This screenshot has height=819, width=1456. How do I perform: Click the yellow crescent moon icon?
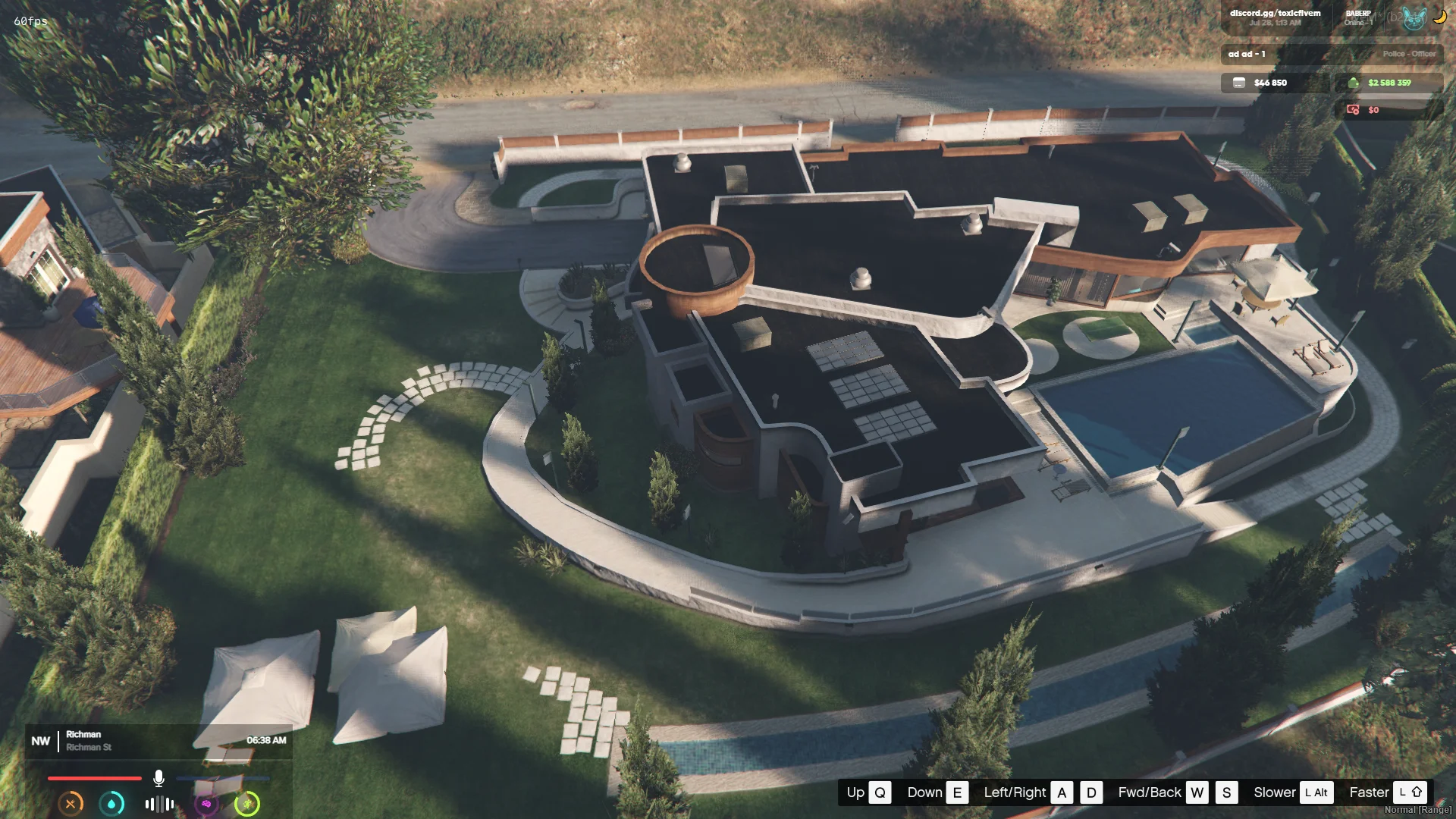[x=1439, y=18]
